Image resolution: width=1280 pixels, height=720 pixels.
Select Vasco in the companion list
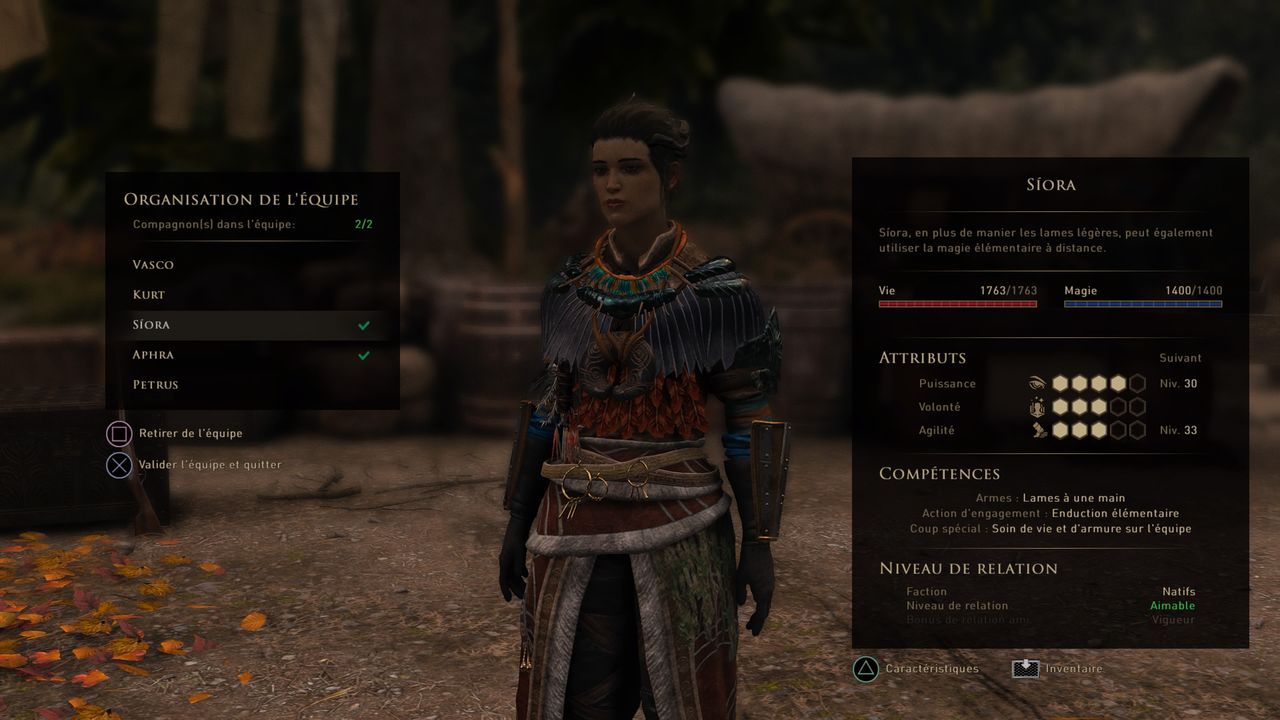pos(153,265)
